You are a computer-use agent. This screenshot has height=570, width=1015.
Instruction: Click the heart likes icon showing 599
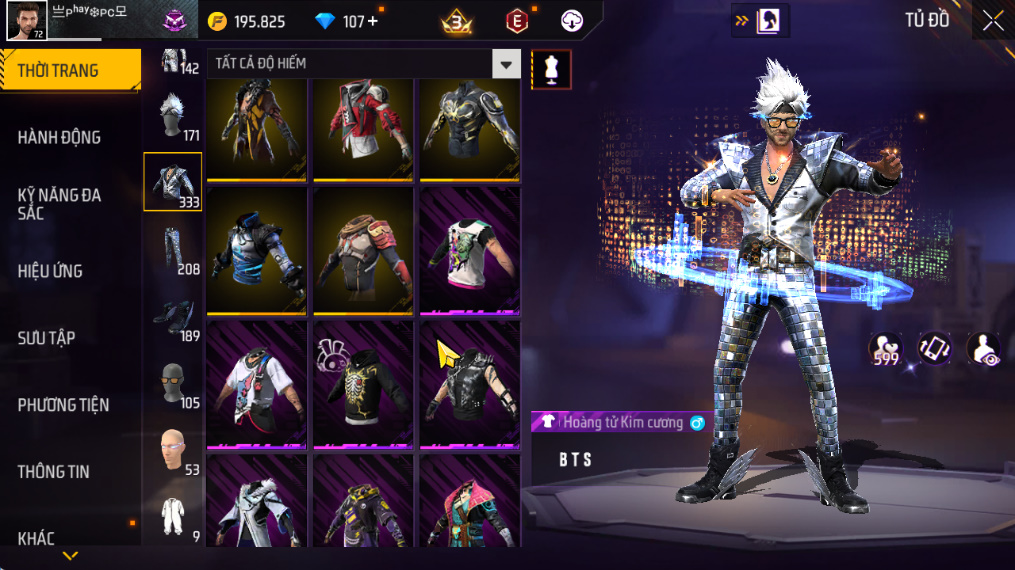point(885,349)
